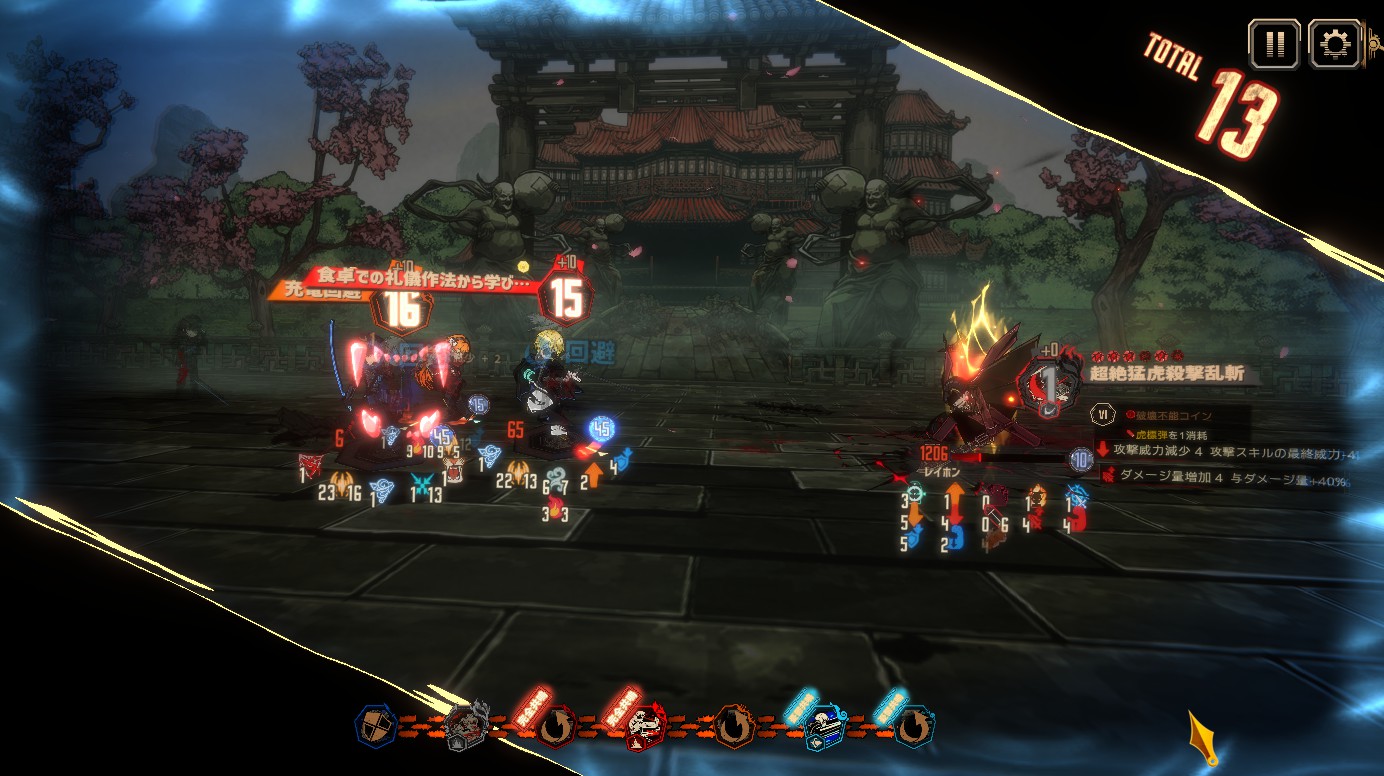The height and width of the screenshot is (776, 1384).
Task: Click the greyed-out skill chain icon
Action: (466, 725)
